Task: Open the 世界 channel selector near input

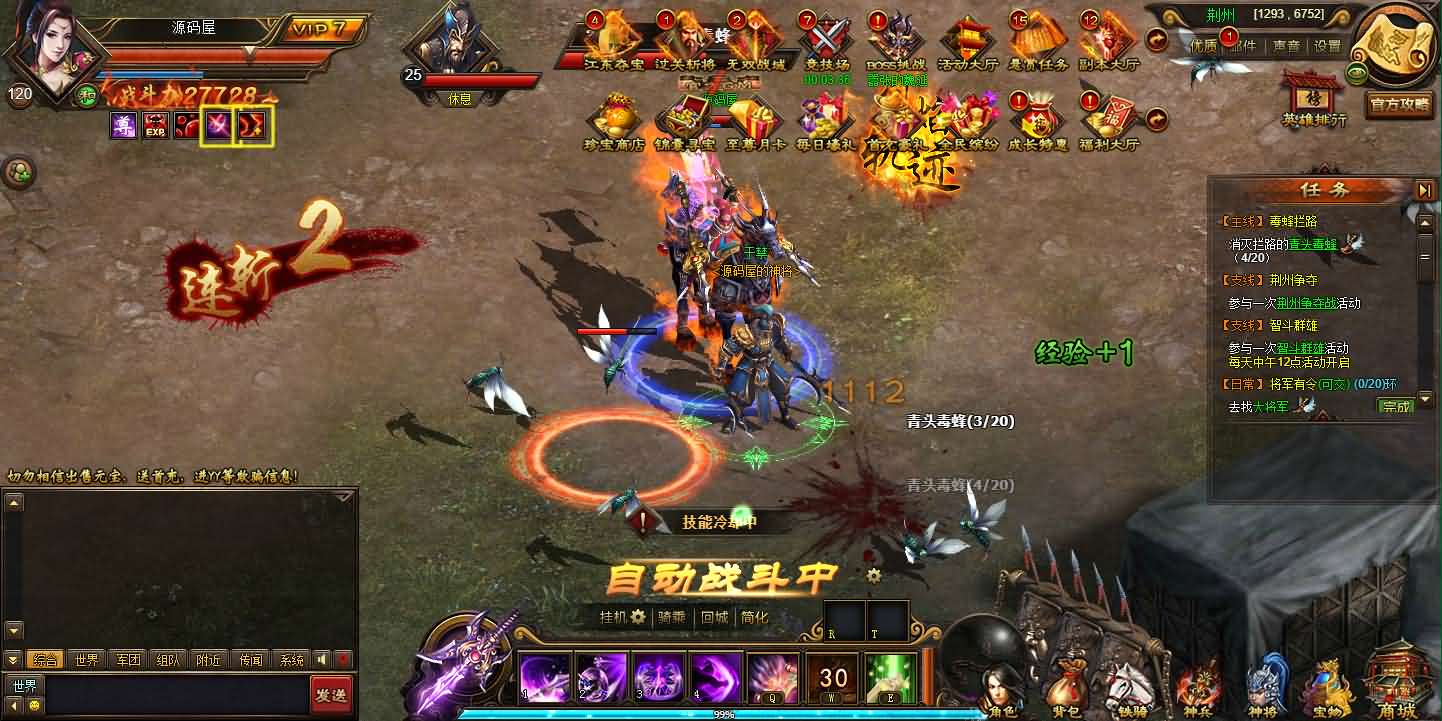Action: [25, 686]
